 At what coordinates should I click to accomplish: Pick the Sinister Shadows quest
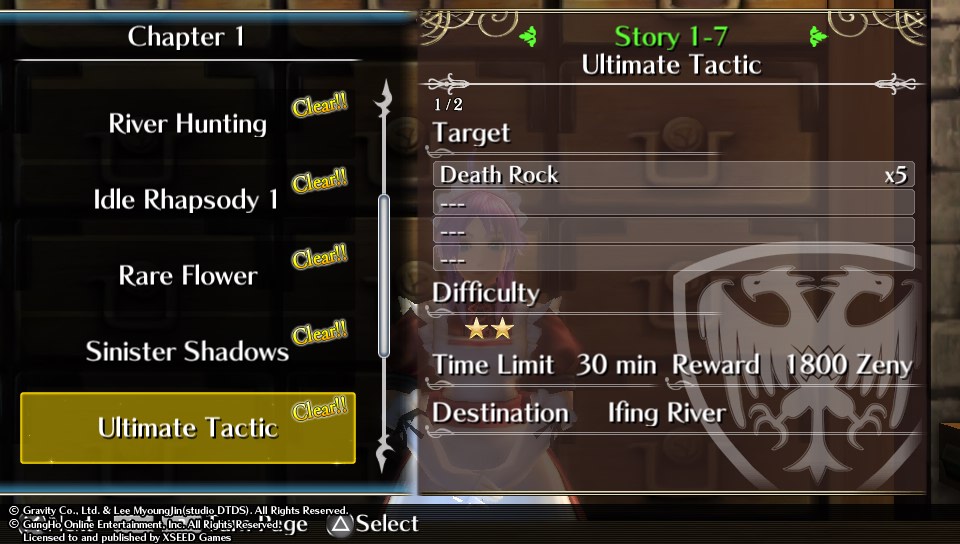click(187, 352)
